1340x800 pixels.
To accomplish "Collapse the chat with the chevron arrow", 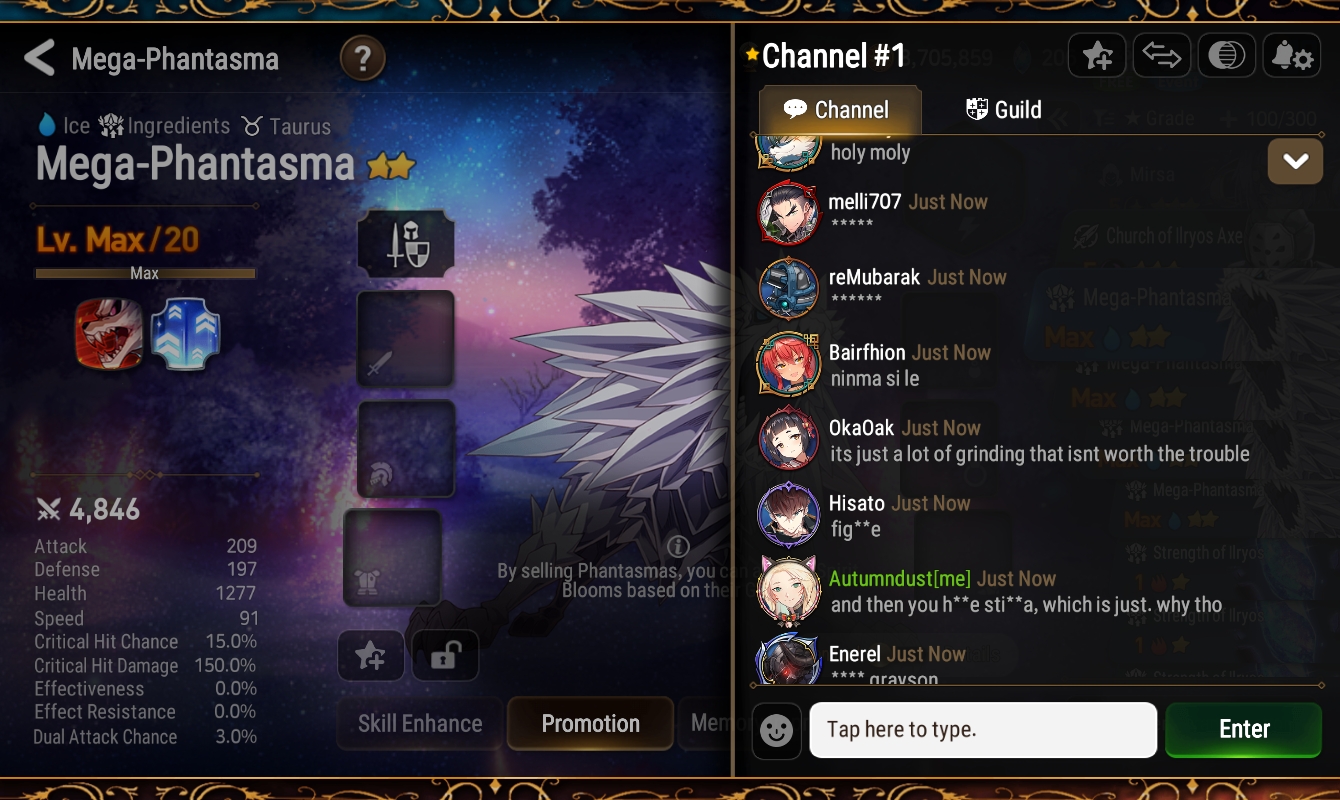I will pyautogui.click(x=1295, y=161).
